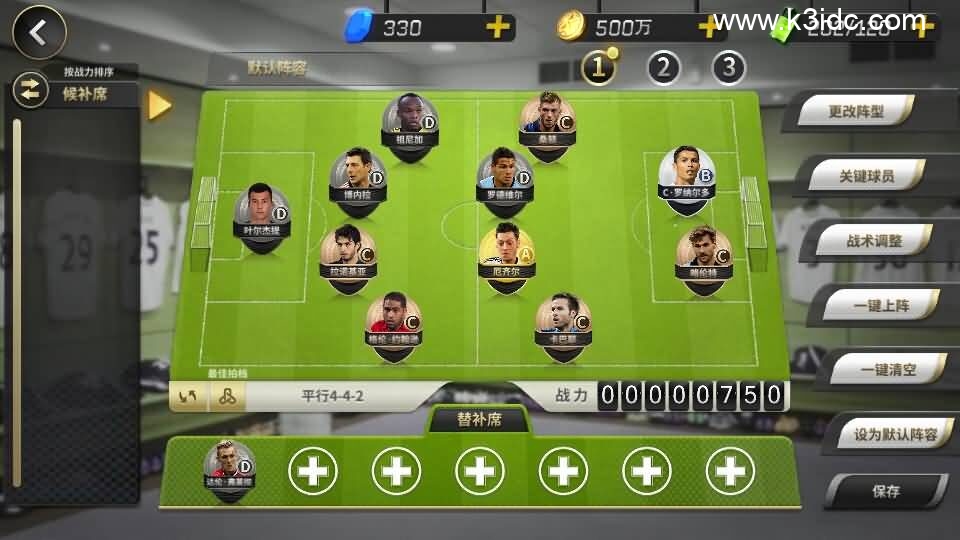The width and height of the screenshot is (960, 540).
Task: Tap 一键清空 clear all button
Action: 888,369
